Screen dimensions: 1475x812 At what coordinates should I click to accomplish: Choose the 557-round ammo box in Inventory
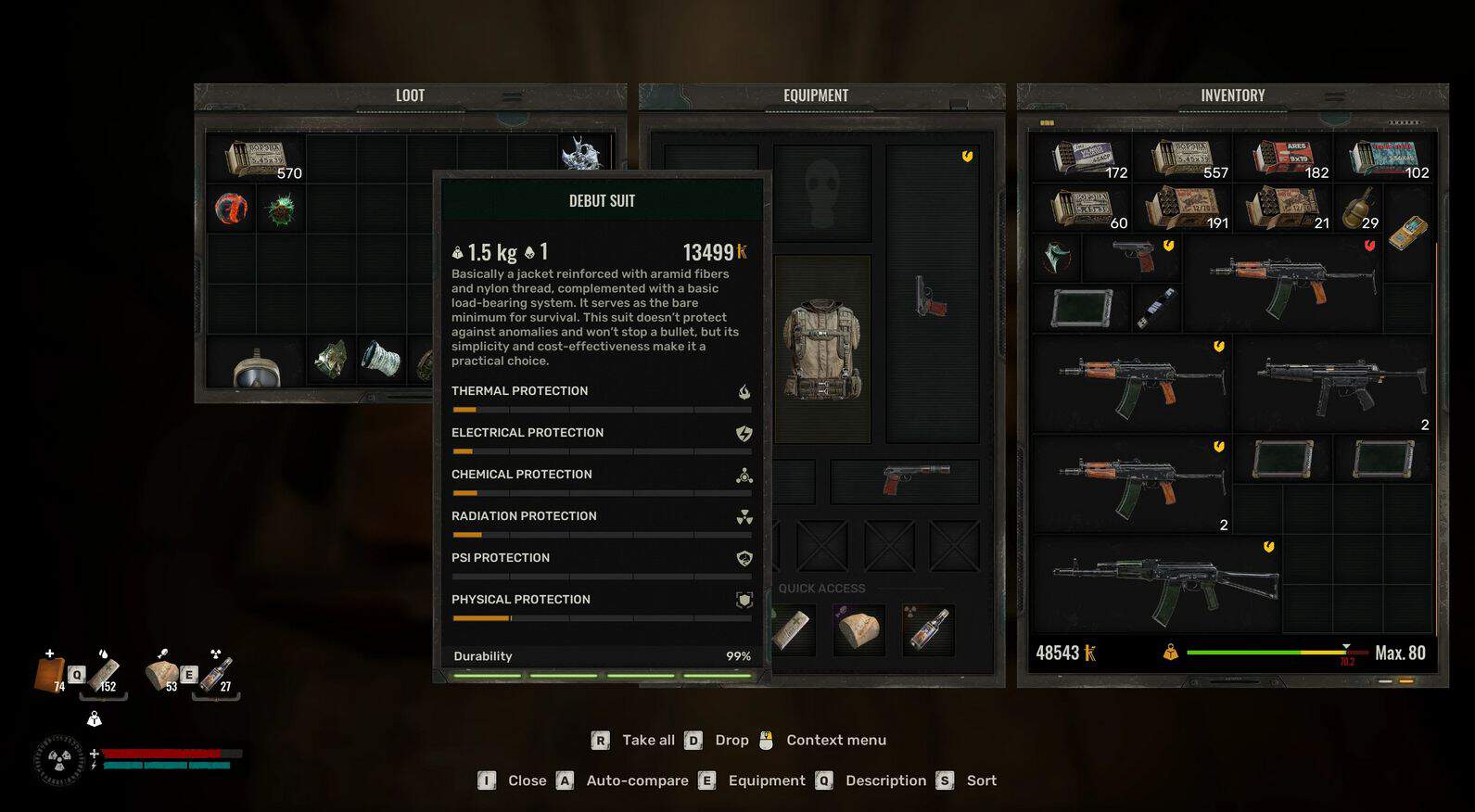pos(1184,159)
